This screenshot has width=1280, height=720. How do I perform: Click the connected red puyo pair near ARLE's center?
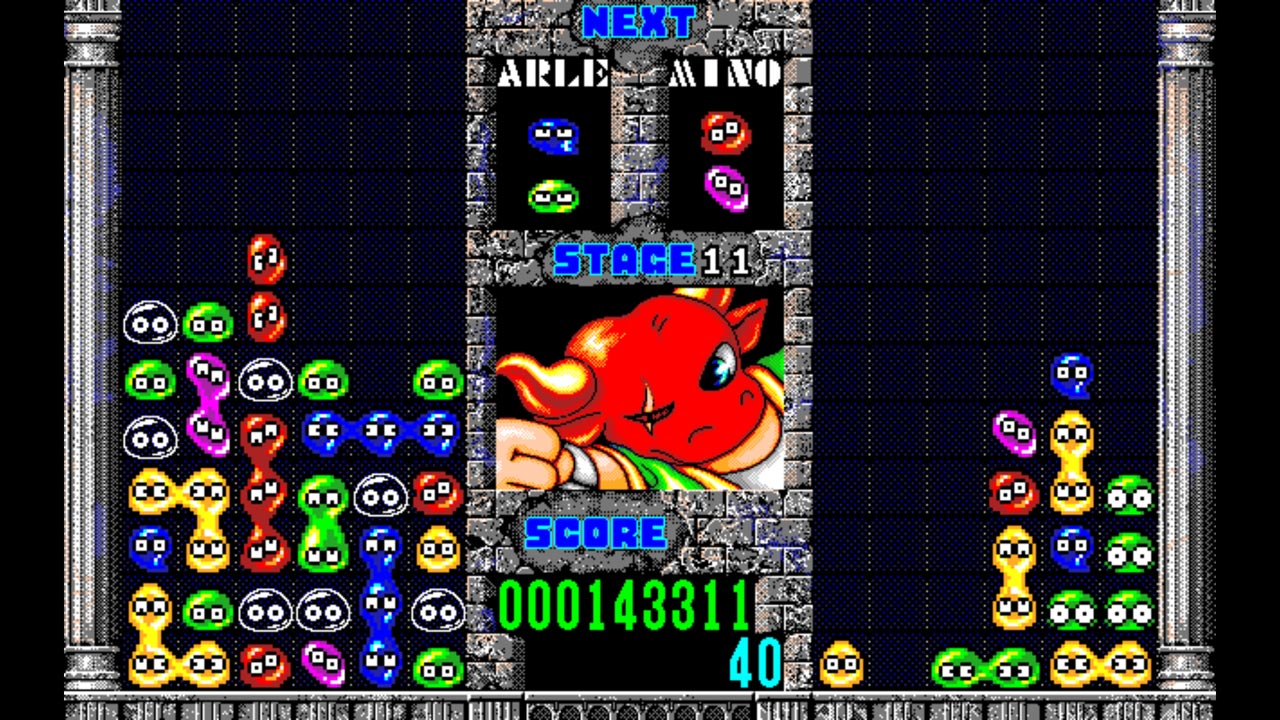265,490
